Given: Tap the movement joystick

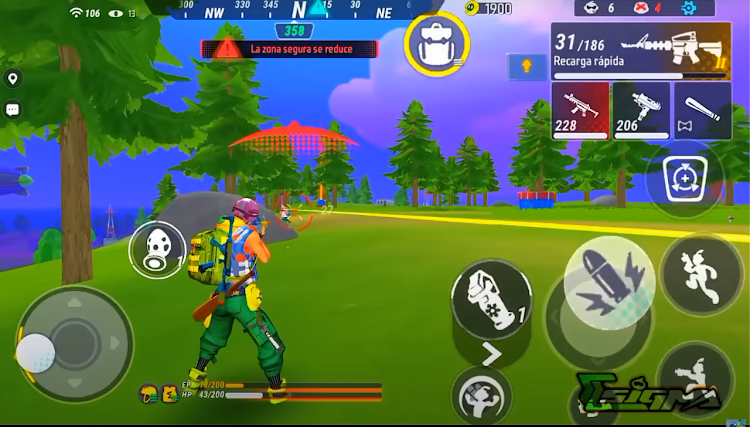Looking at the screenshot, I should tap(73, 345).
